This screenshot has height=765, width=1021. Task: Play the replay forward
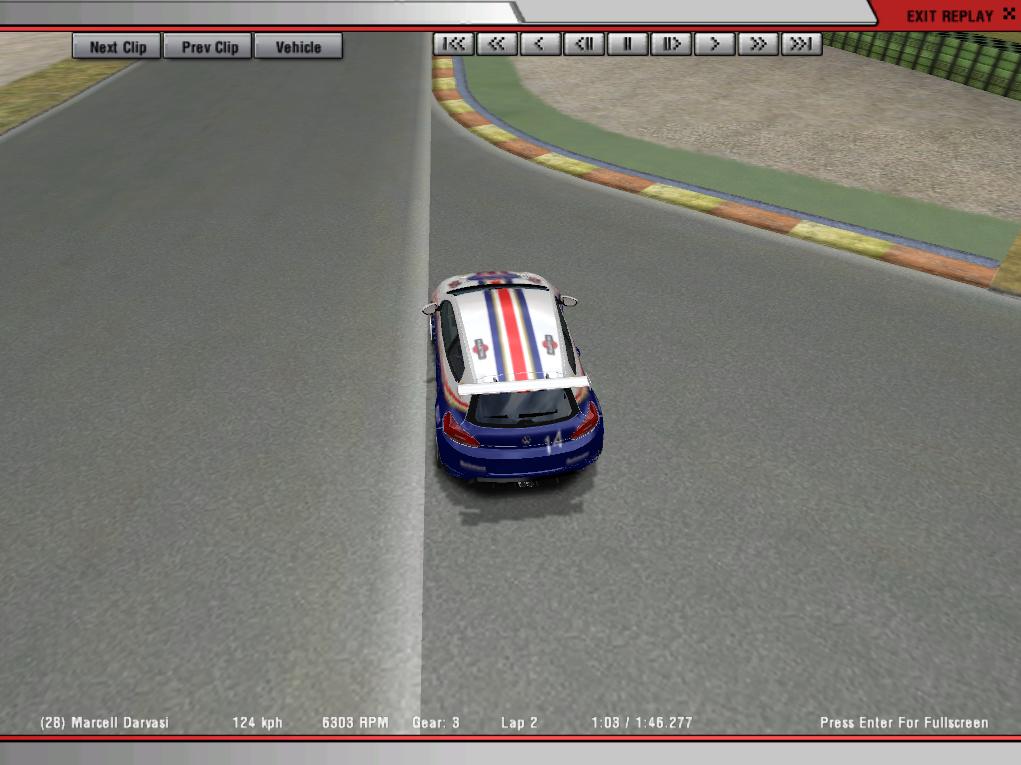pyautogui.click(x=714, y=44)
